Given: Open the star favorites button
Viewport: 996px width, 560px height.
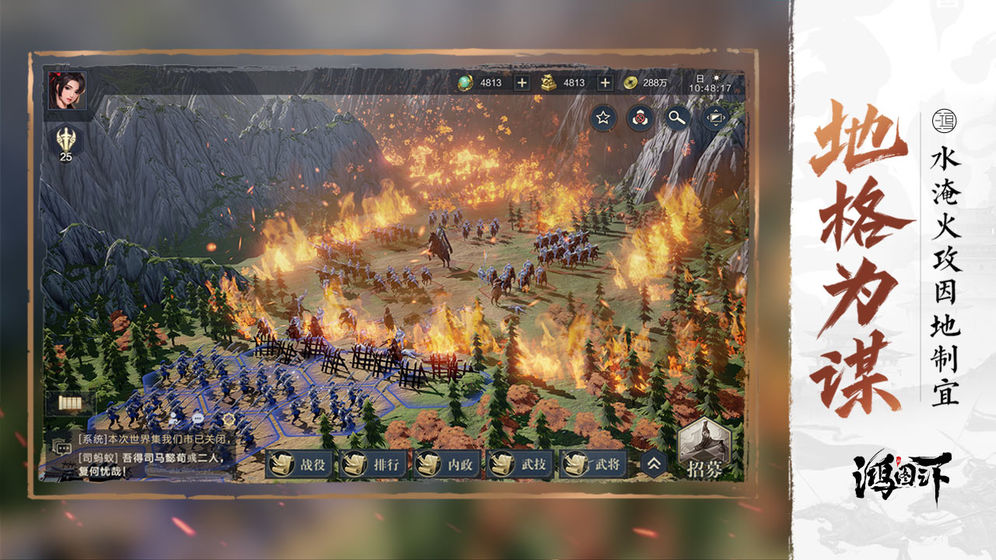Looking at the screenshot, I should (x=603, y=118).
